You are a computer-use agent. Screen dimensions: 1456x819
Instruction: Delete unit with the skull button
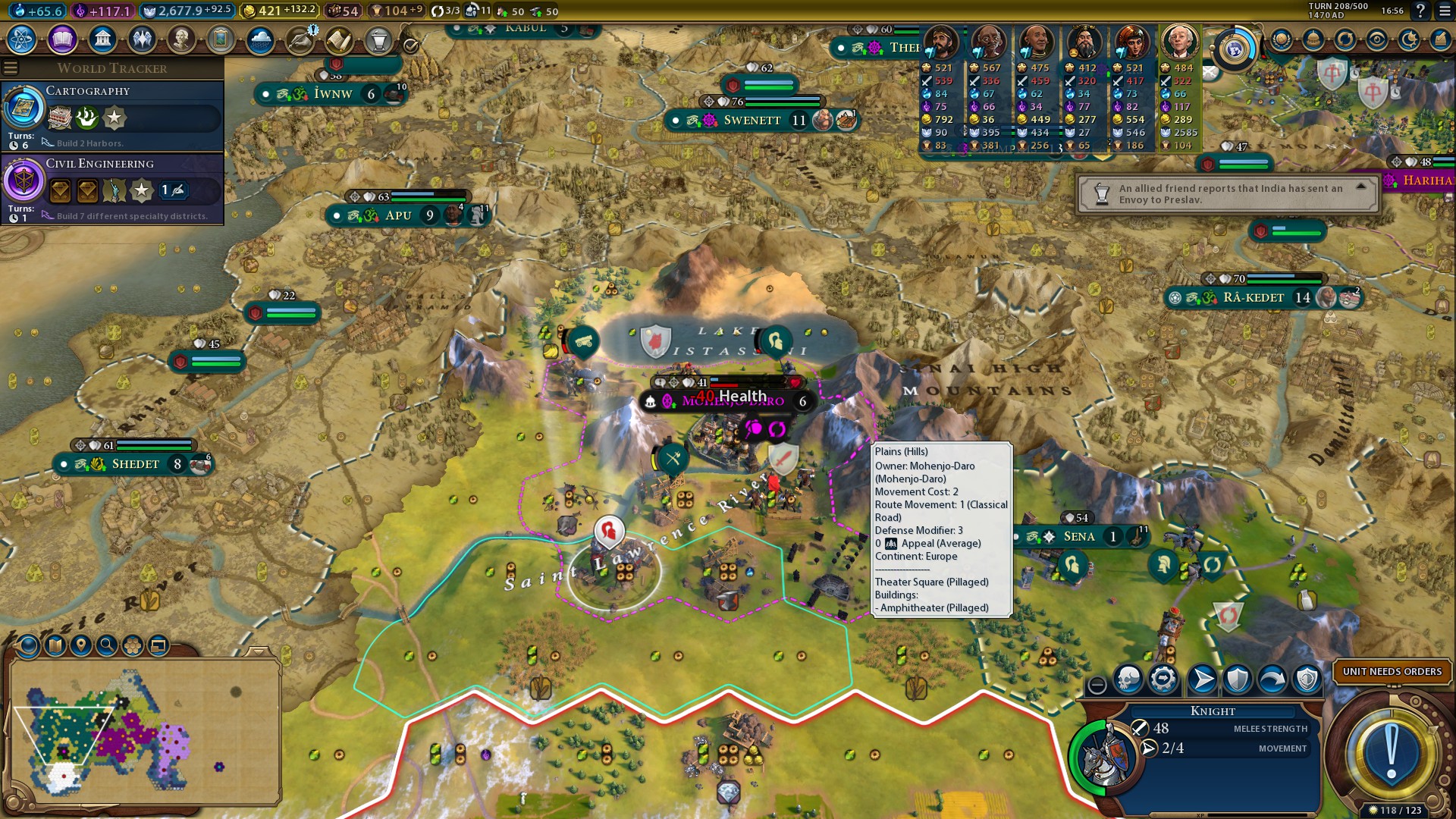tap(1128, 679)
